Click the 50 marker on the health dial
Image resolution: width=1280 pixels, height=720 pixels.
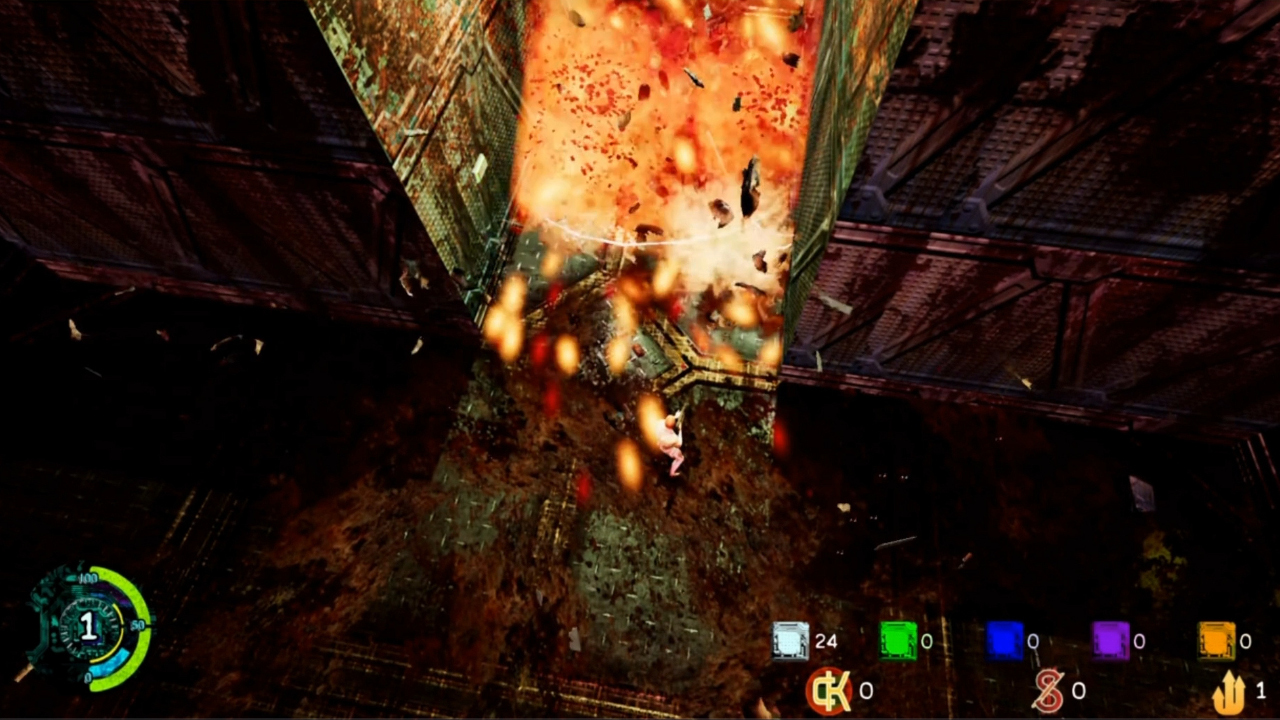pos(137,624)
